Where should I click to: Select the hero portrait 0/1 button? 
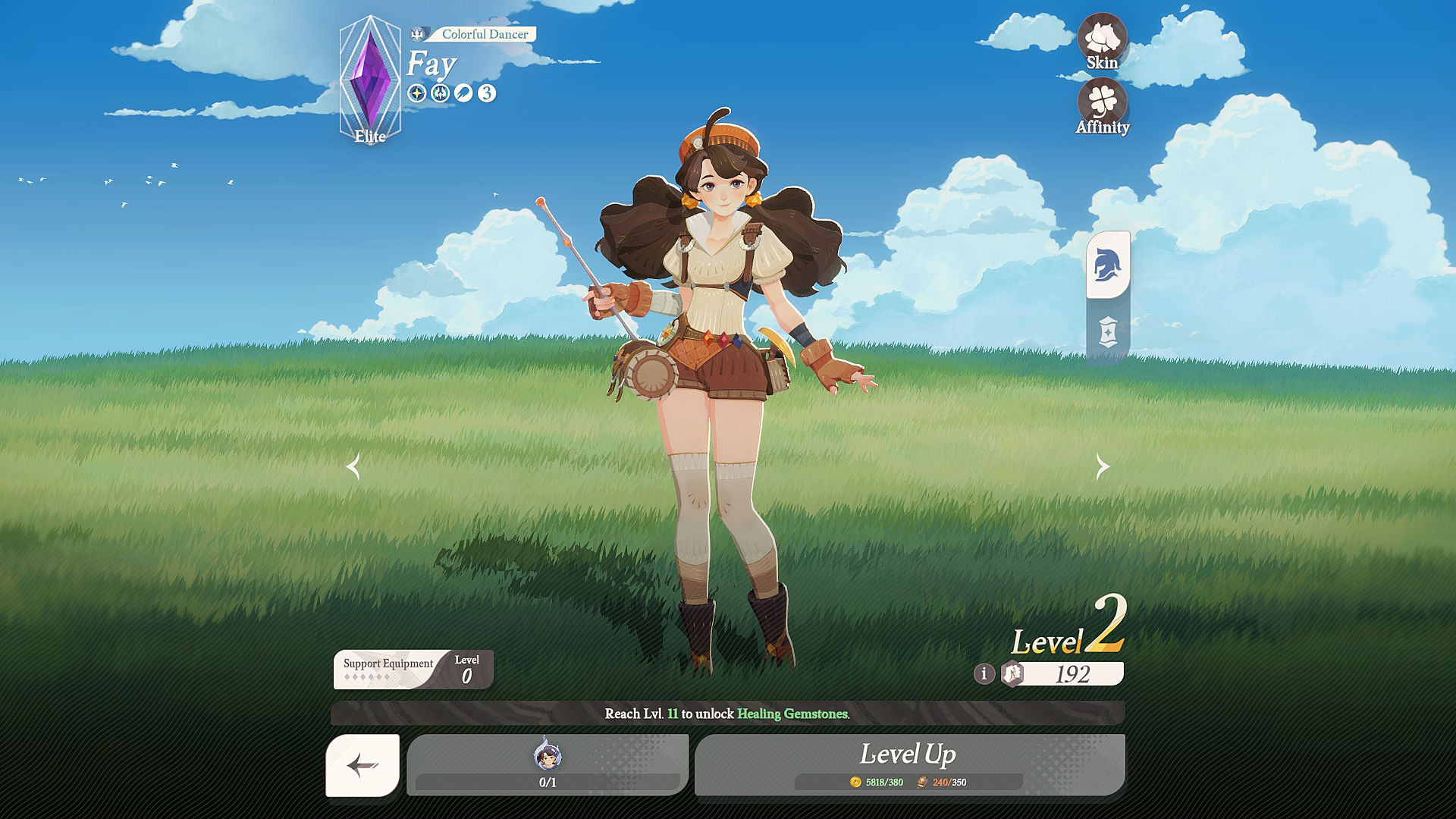[x=547, y=764]
